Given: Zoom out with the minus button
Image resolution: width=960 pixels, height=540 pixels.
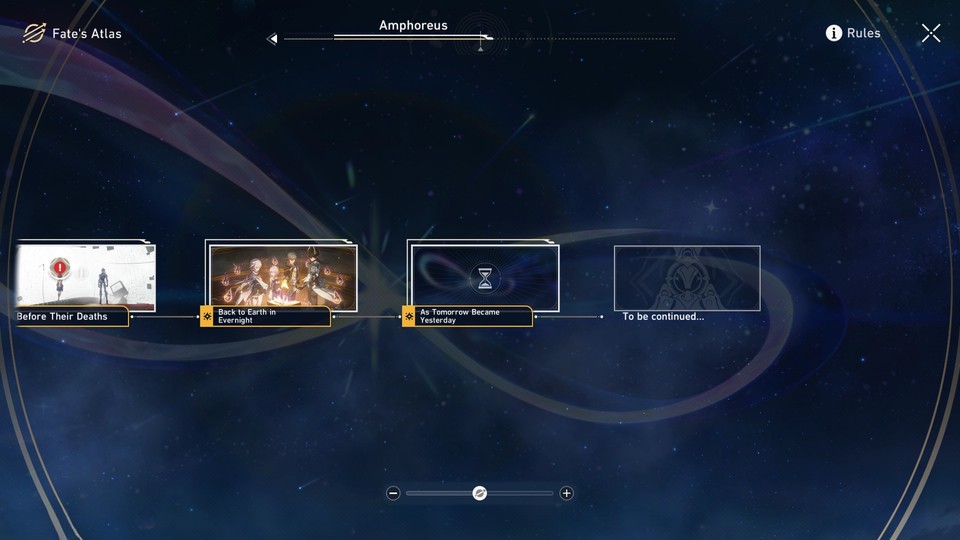Looking at the screenshot, I should [393, 493].
